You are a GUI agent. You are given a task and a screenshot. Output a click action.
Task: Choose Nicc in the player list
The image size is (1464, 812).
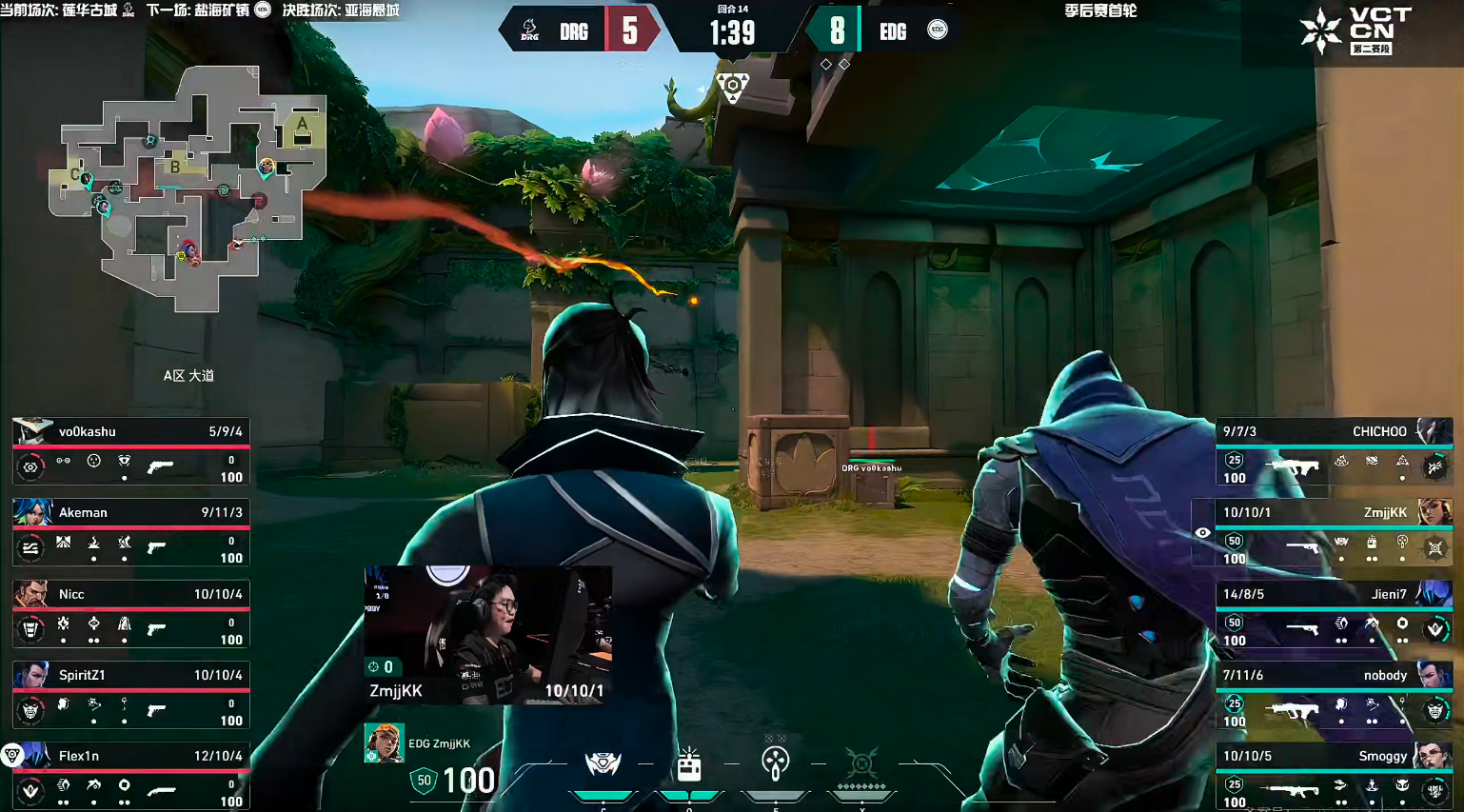click(x=130, y=613)
